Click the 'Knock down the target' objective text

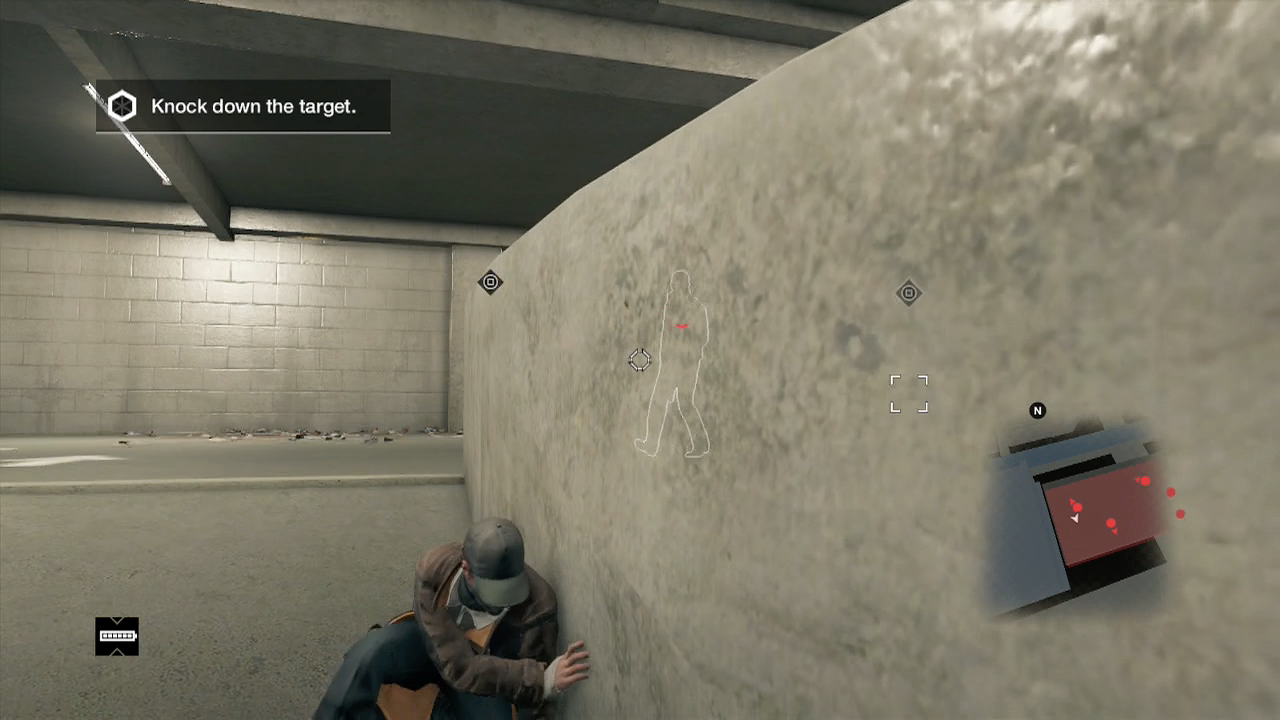[x=254, y=106]
